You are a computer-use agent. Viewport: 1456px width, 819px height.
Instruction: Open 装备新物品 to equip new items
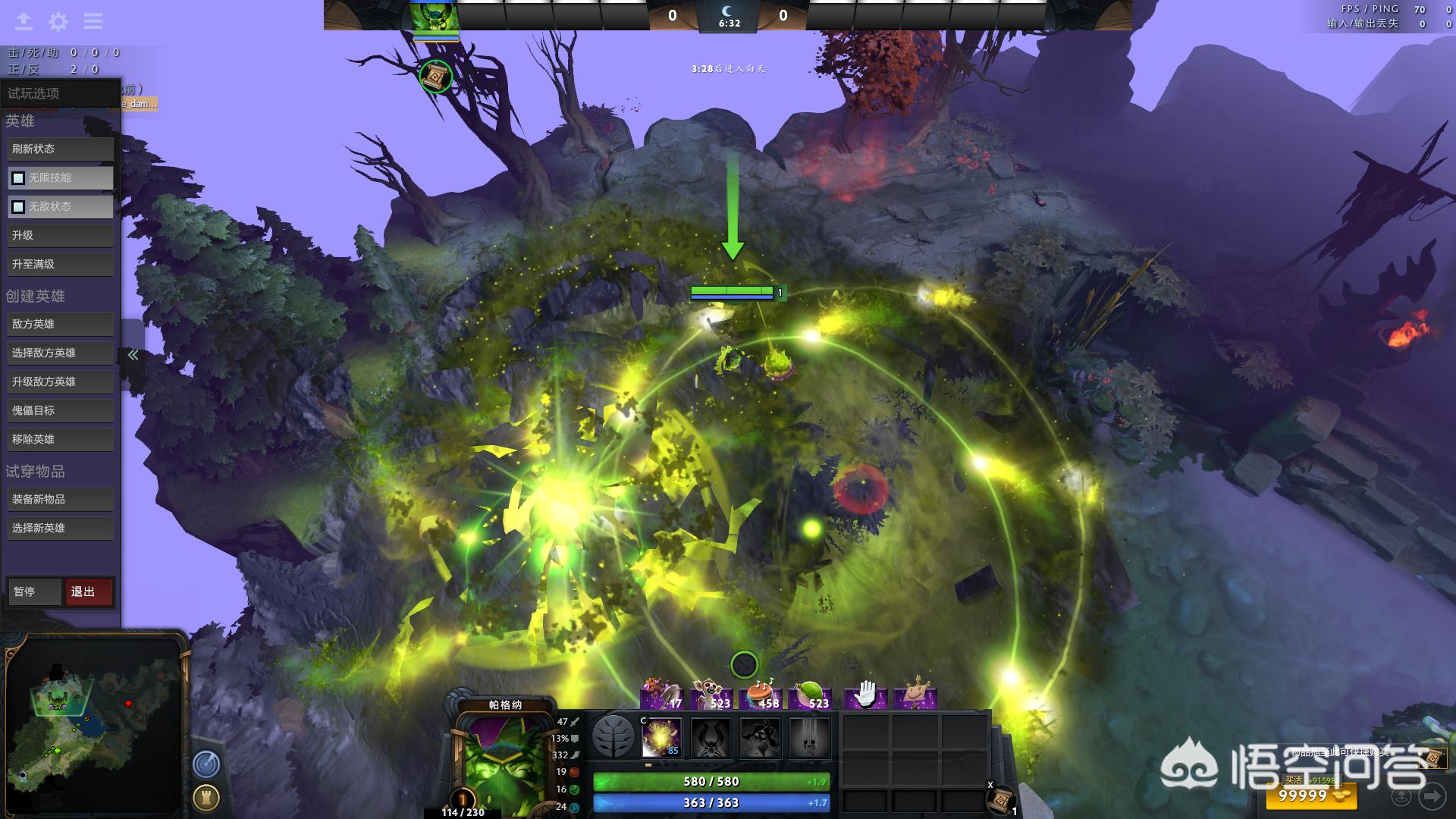60,500
